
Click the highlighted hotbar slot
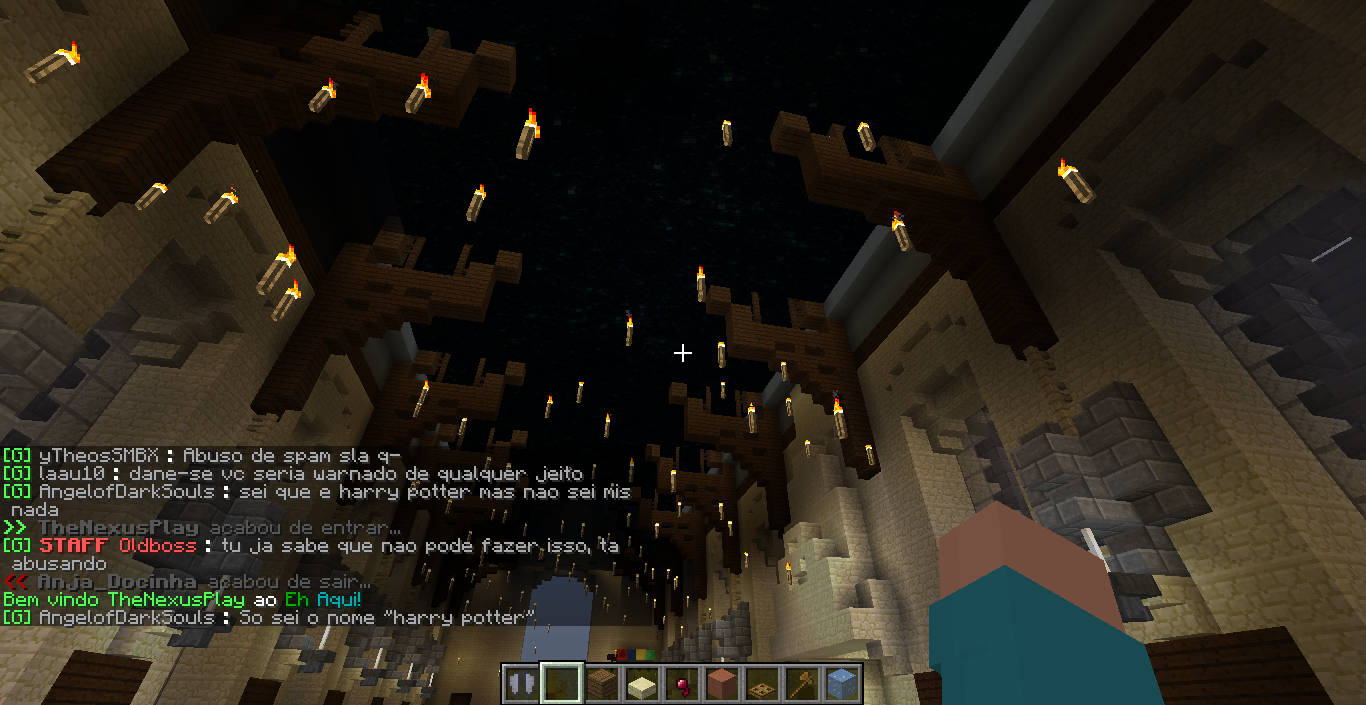(x=561, y=684)
